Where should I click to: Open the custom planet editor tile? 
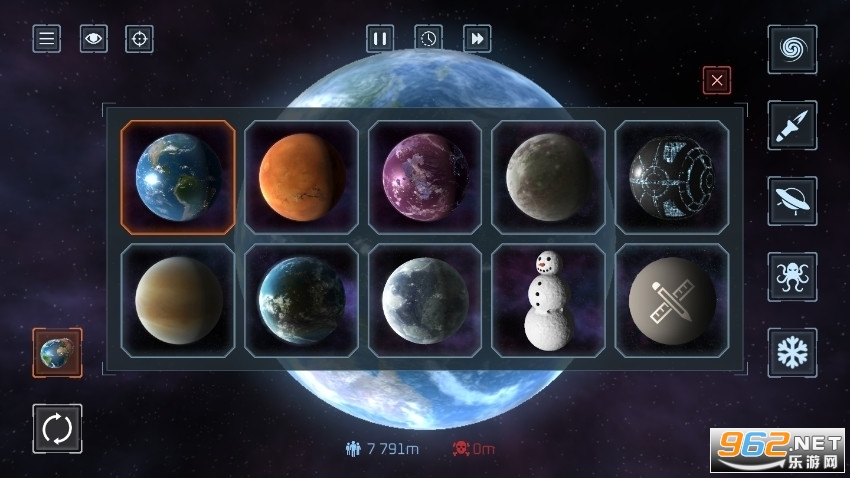click(672, 301)
